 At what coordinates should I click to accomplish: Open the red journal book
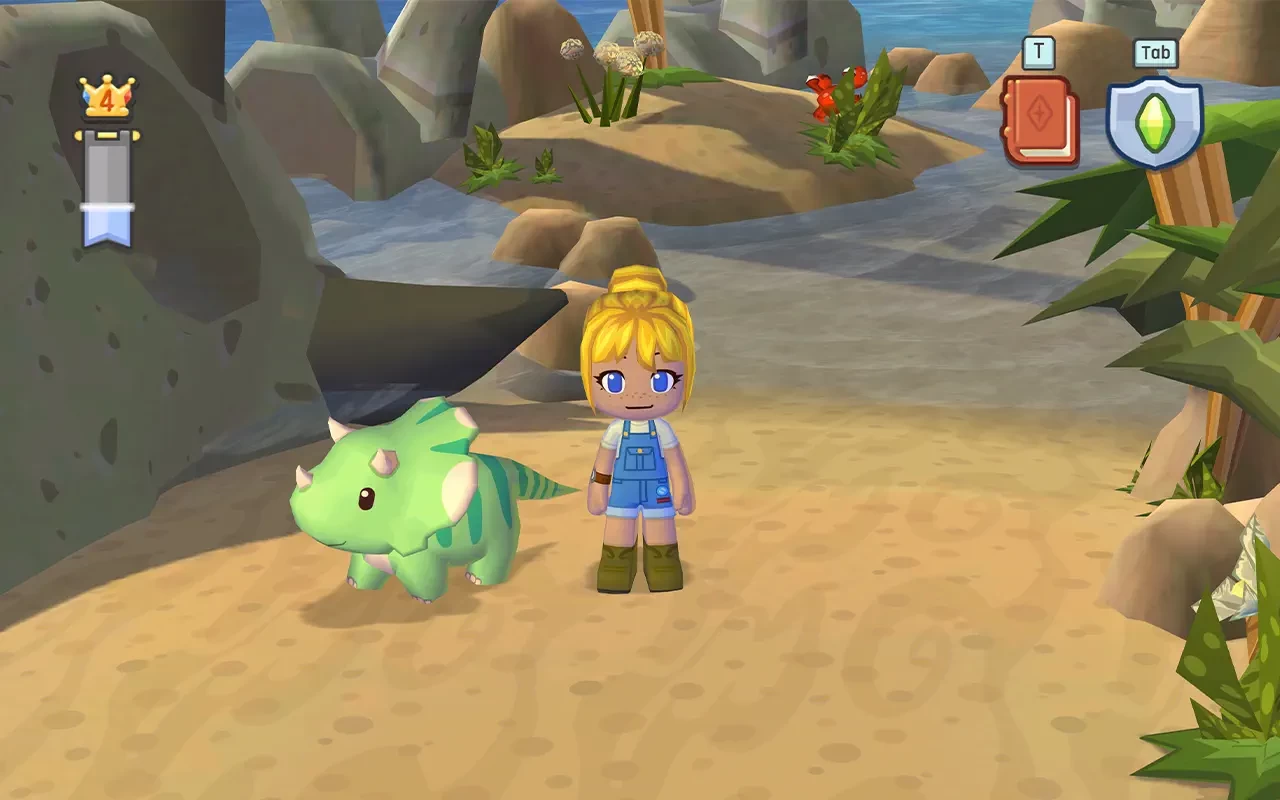(x=1040, y=121)
